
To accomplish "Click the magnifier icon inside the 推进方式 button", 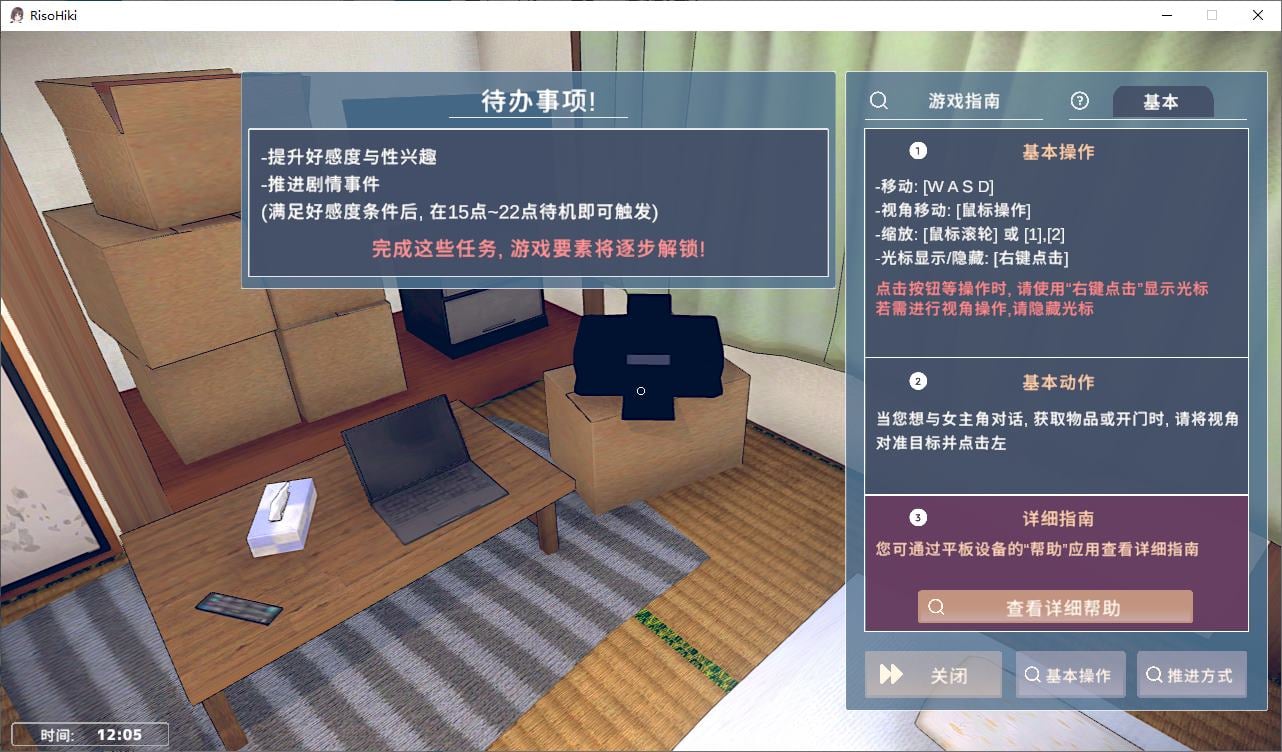I will [1153, 675].
